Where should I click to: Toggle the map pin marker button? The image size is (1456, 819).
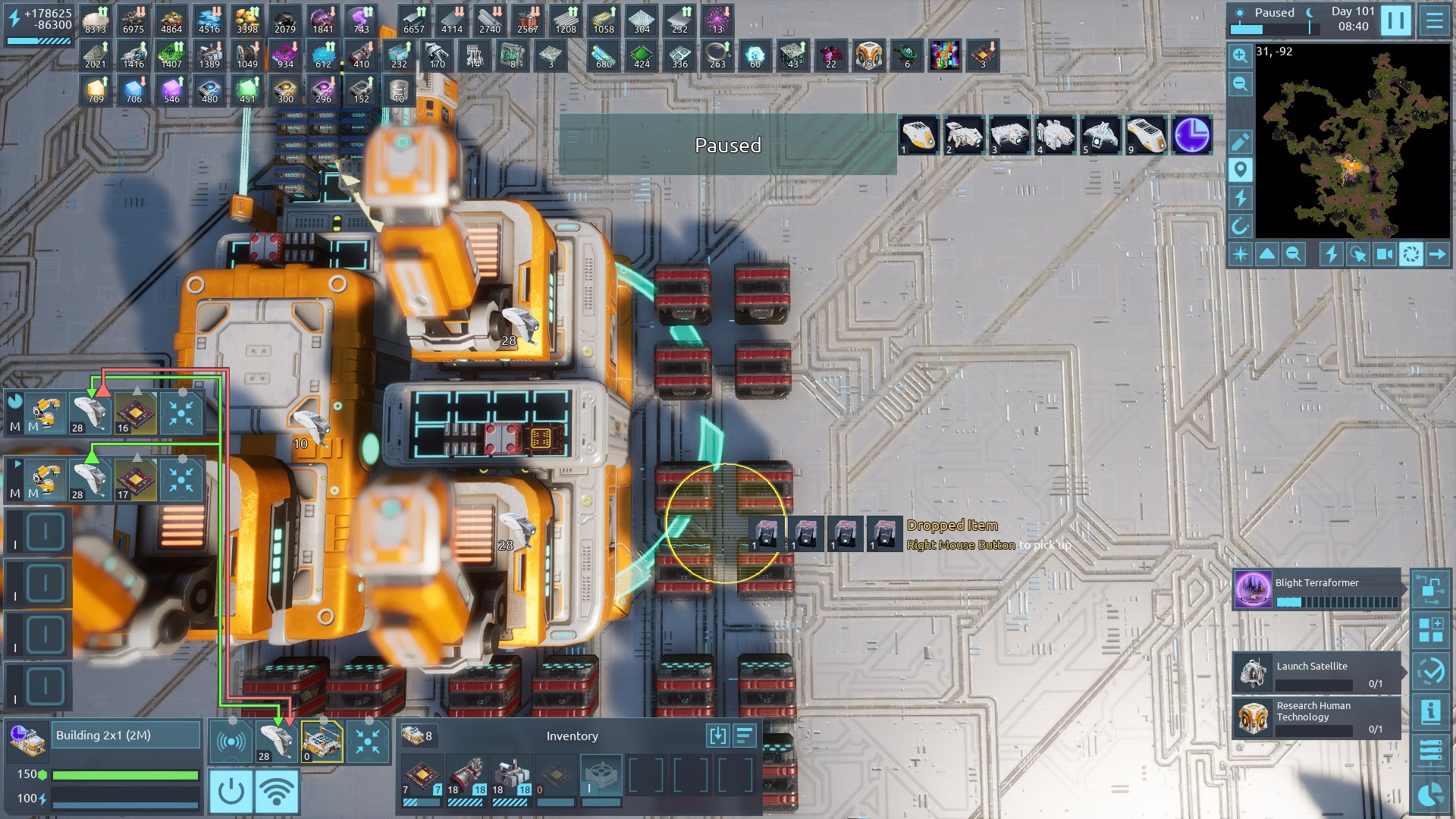(1240, 170)
